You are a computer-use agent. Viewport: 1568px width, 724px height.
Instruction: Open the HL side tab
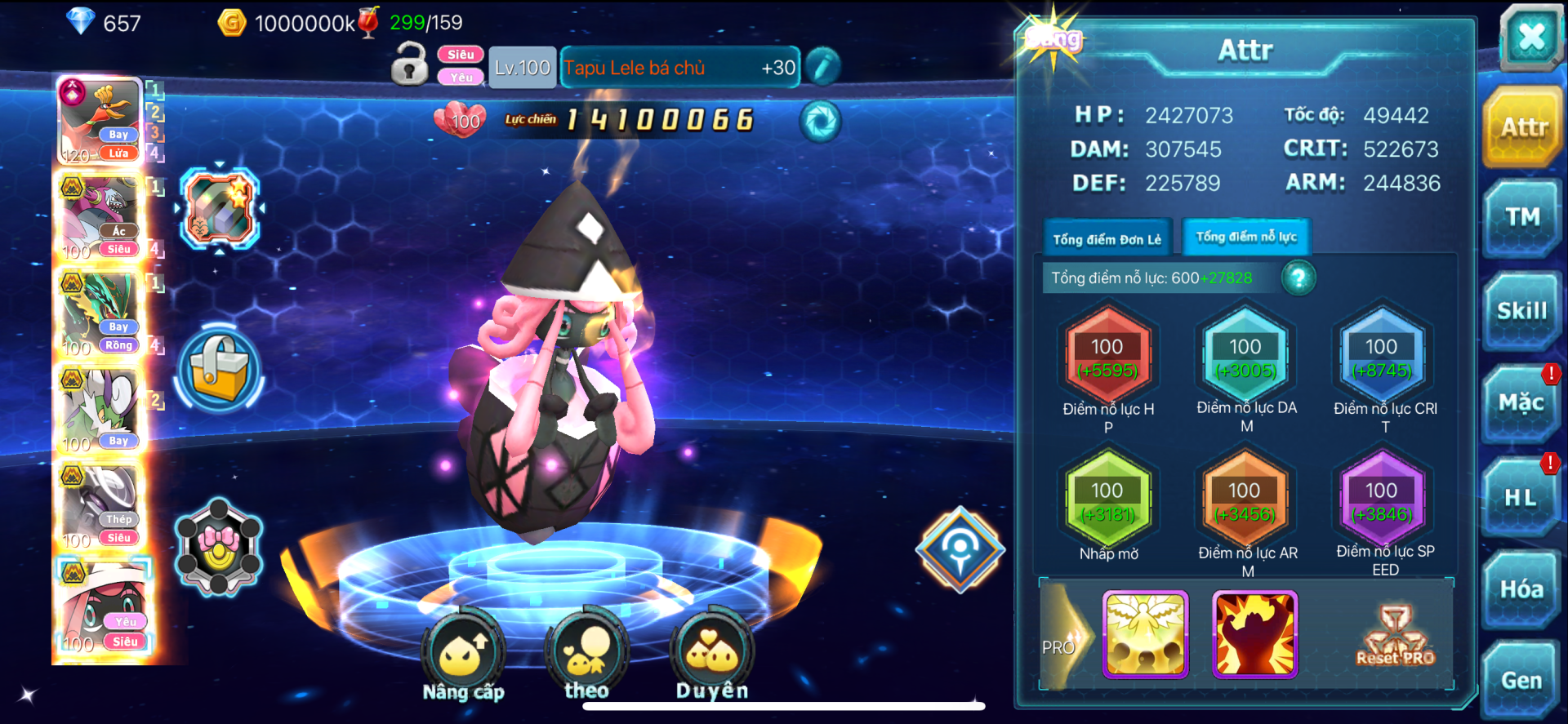point(1521,497)
